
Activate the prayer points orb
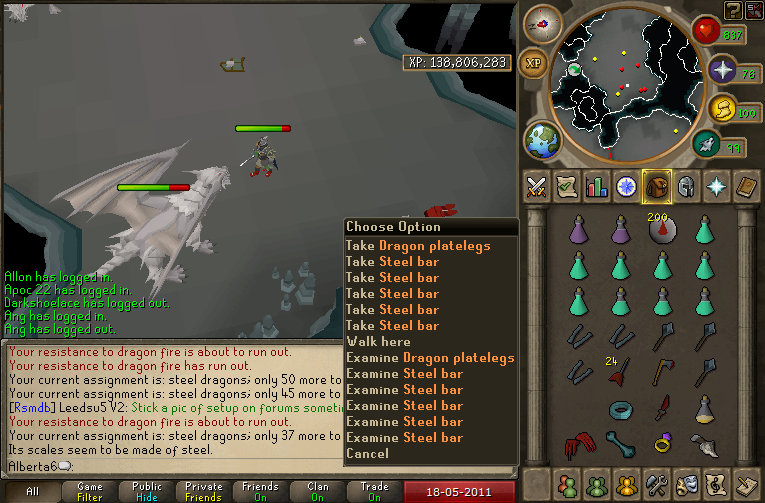coord(723,71)
